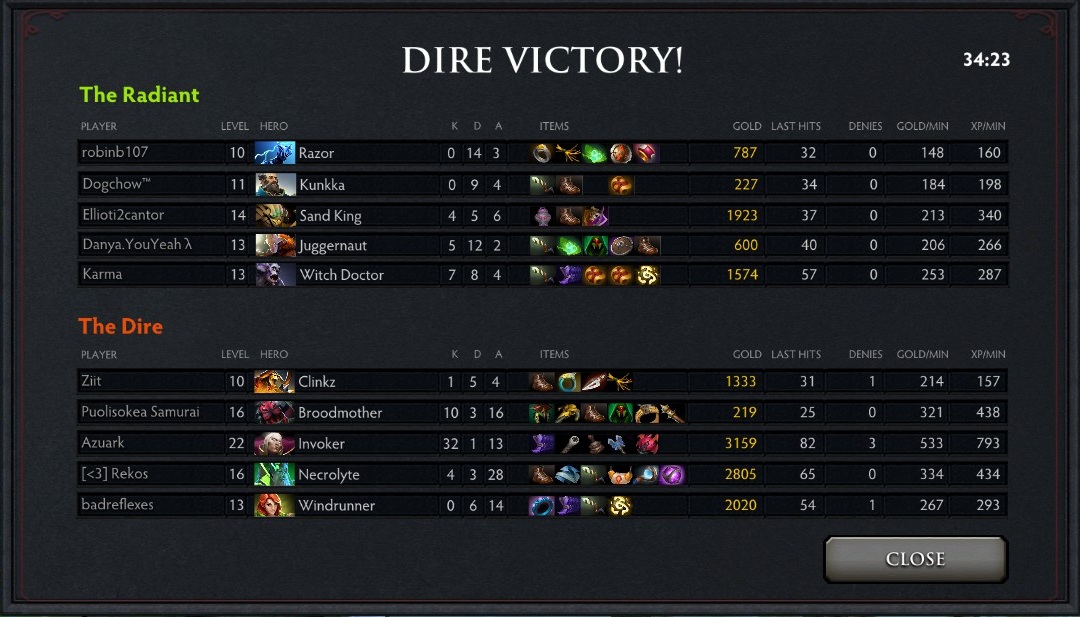Viewport: 1080px width, 617px height.
Task: Select the Sand King hero portrait
Action: tap(275, 216)
